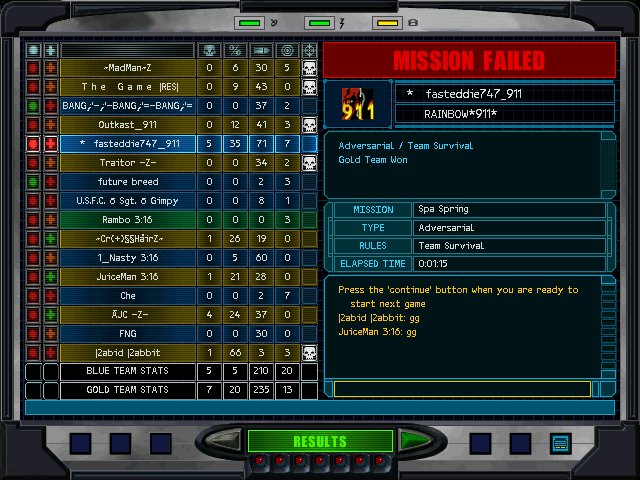Select the Che player row
This screenshot has height=480, width=640.
tap(127, 296)
